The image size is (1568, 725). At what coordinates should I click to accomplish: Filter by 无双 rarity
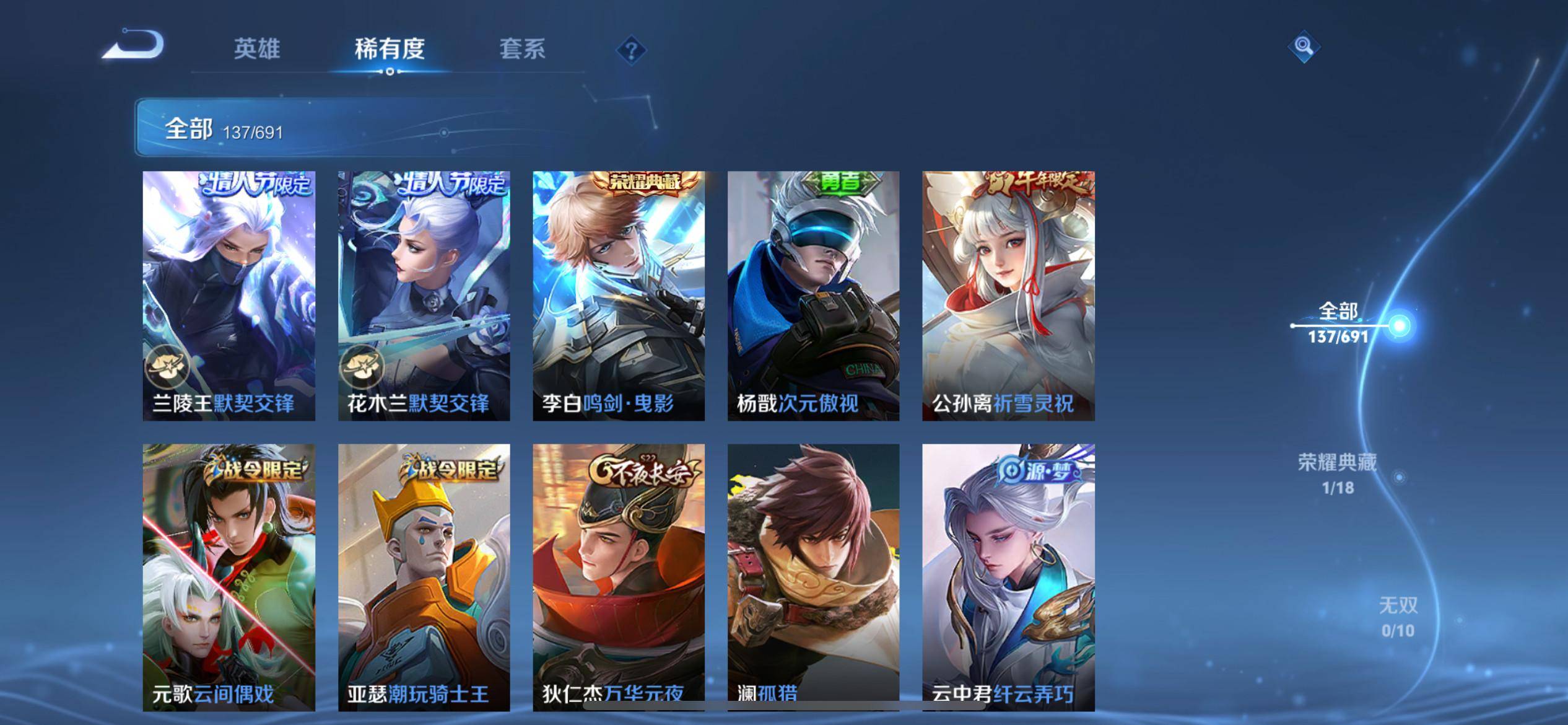click(x=1398, y=617)
